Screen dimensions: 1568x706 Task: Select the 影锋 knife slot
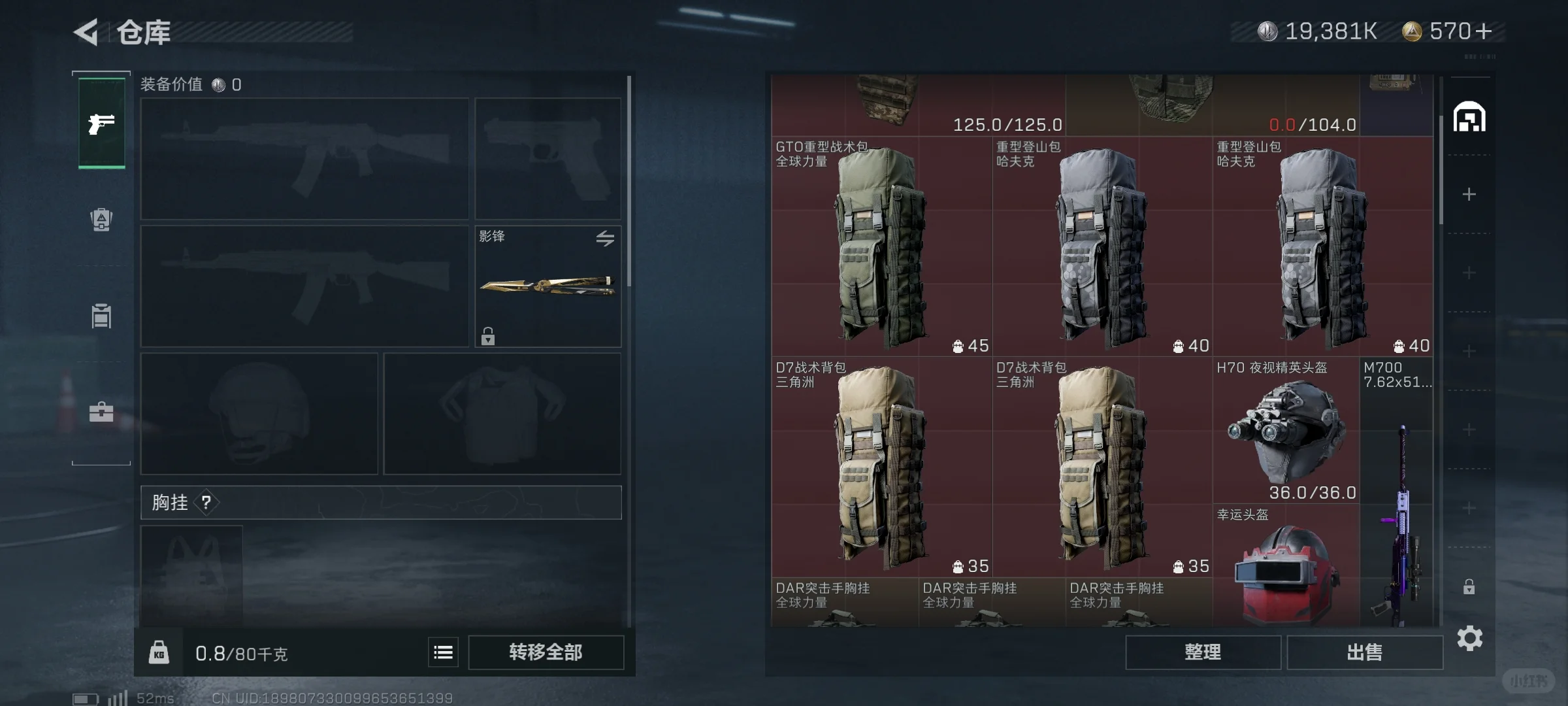(547, 286)
